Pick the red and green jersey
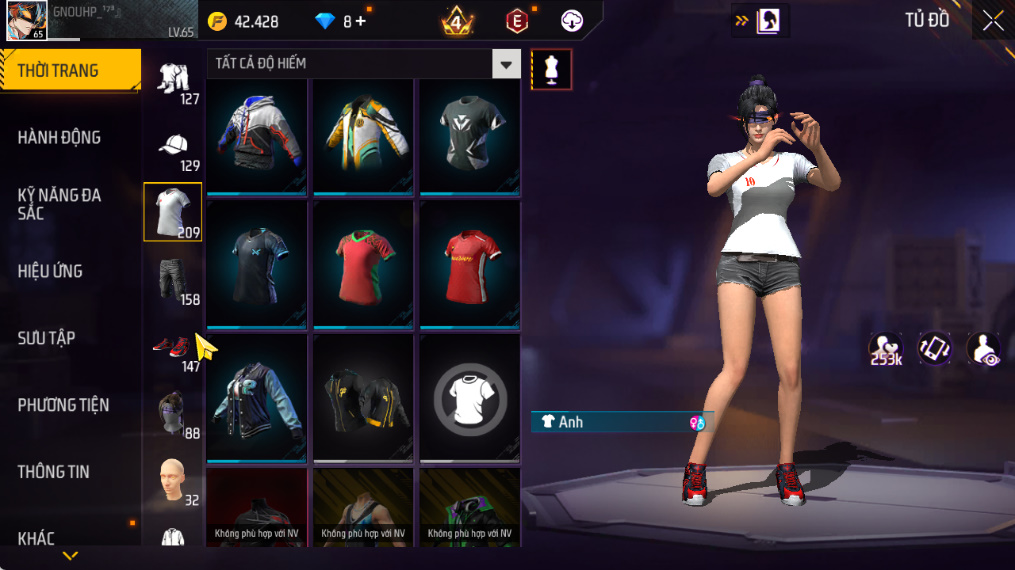Image resolution: width=1015 pixels, height=570 pixels. (x=362, y=264)
